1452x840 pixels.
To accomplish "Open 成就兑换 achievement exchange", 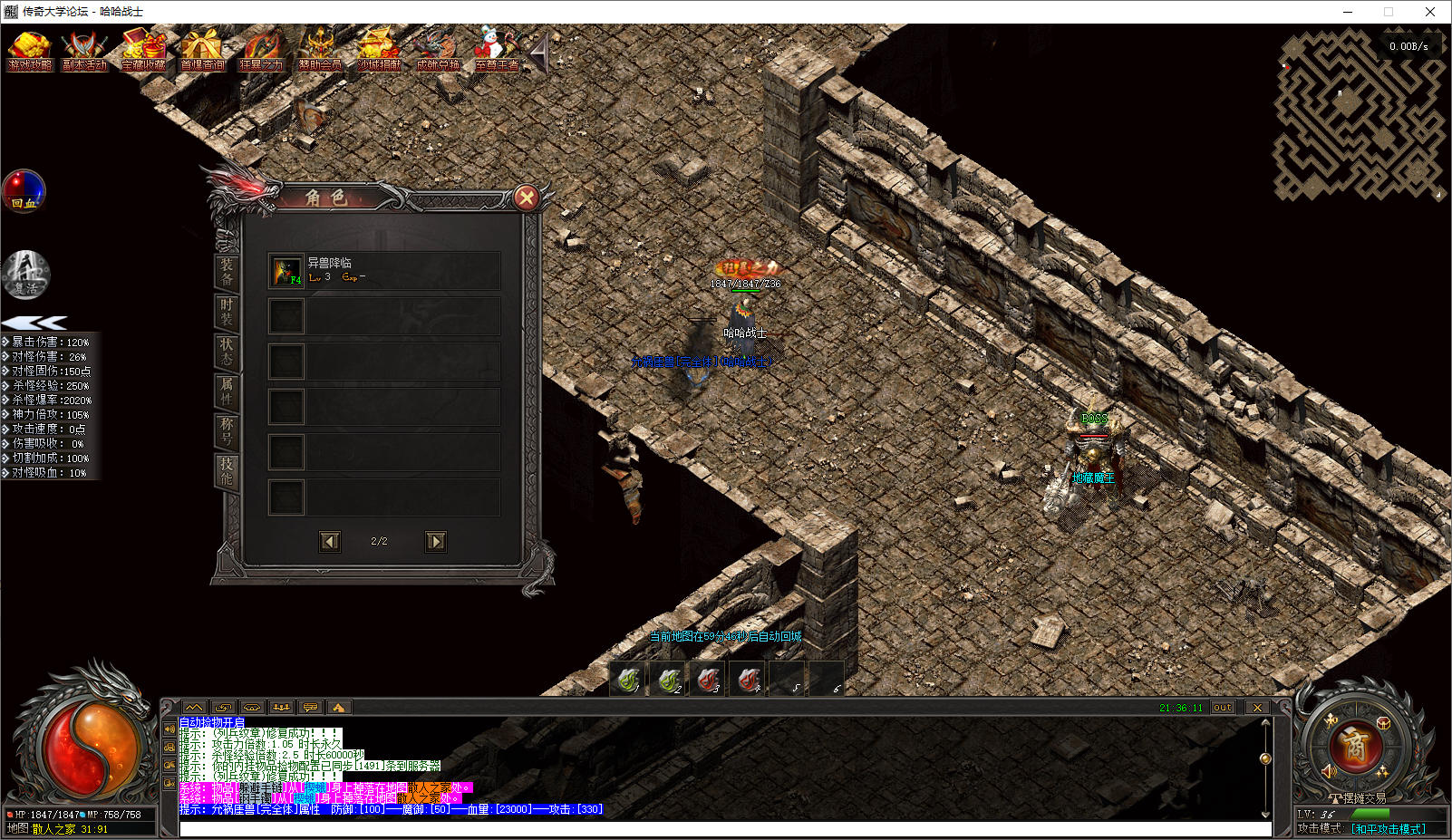I will click(x=438, y=51).
